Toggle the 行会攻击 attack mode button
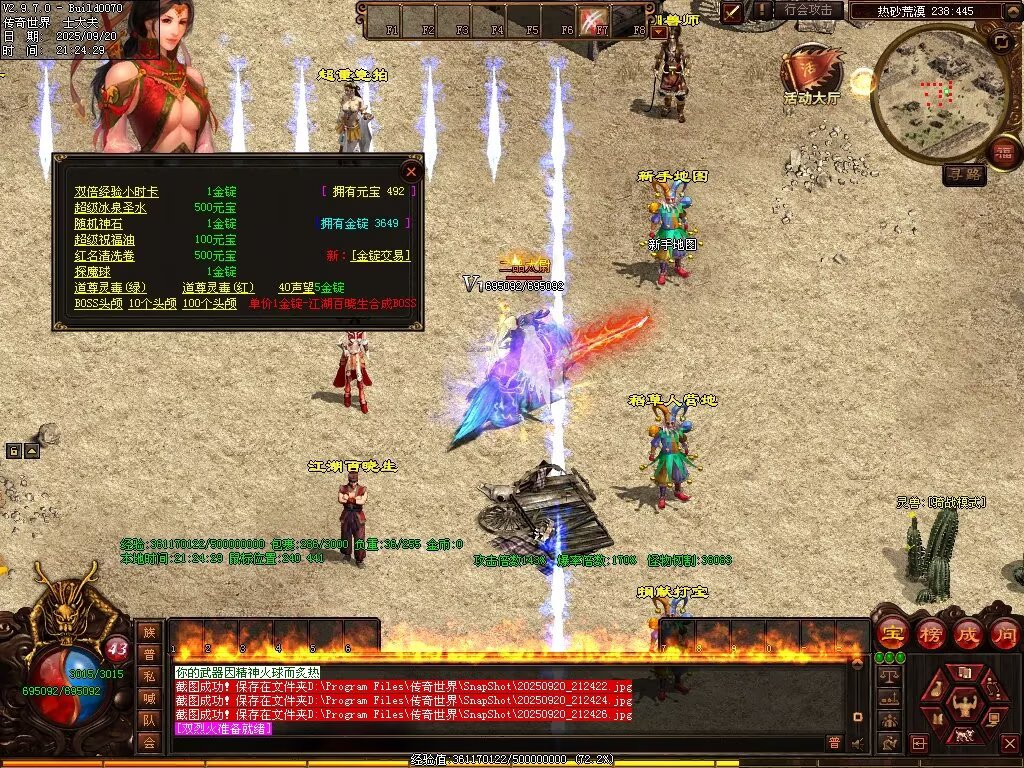Image resolution: width=1024 pixels, height=768 pixels. pos(808,11)
